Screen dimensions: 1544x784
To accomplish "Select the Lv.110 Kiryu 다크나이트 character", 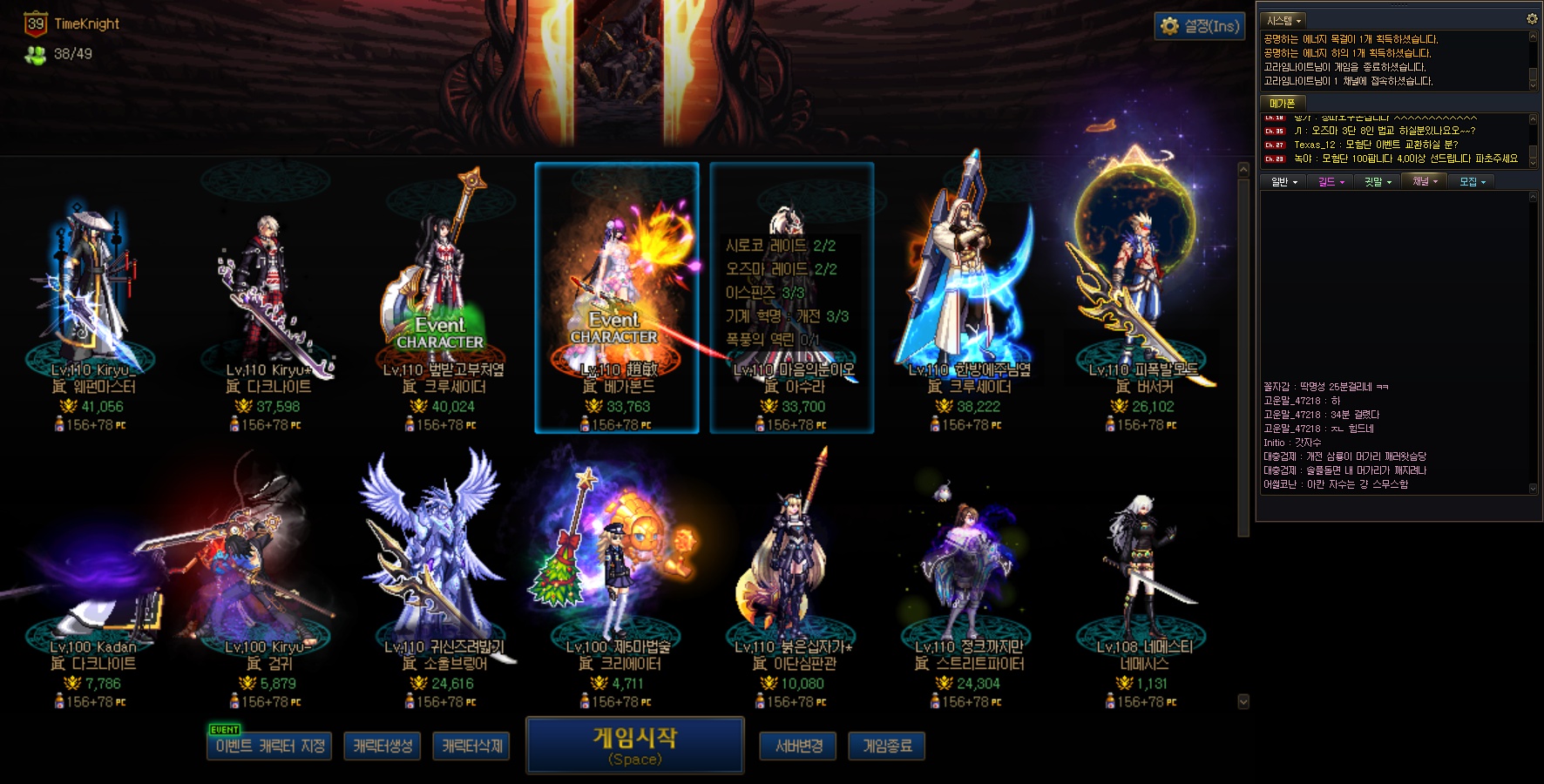I will [x=267, y=296].
